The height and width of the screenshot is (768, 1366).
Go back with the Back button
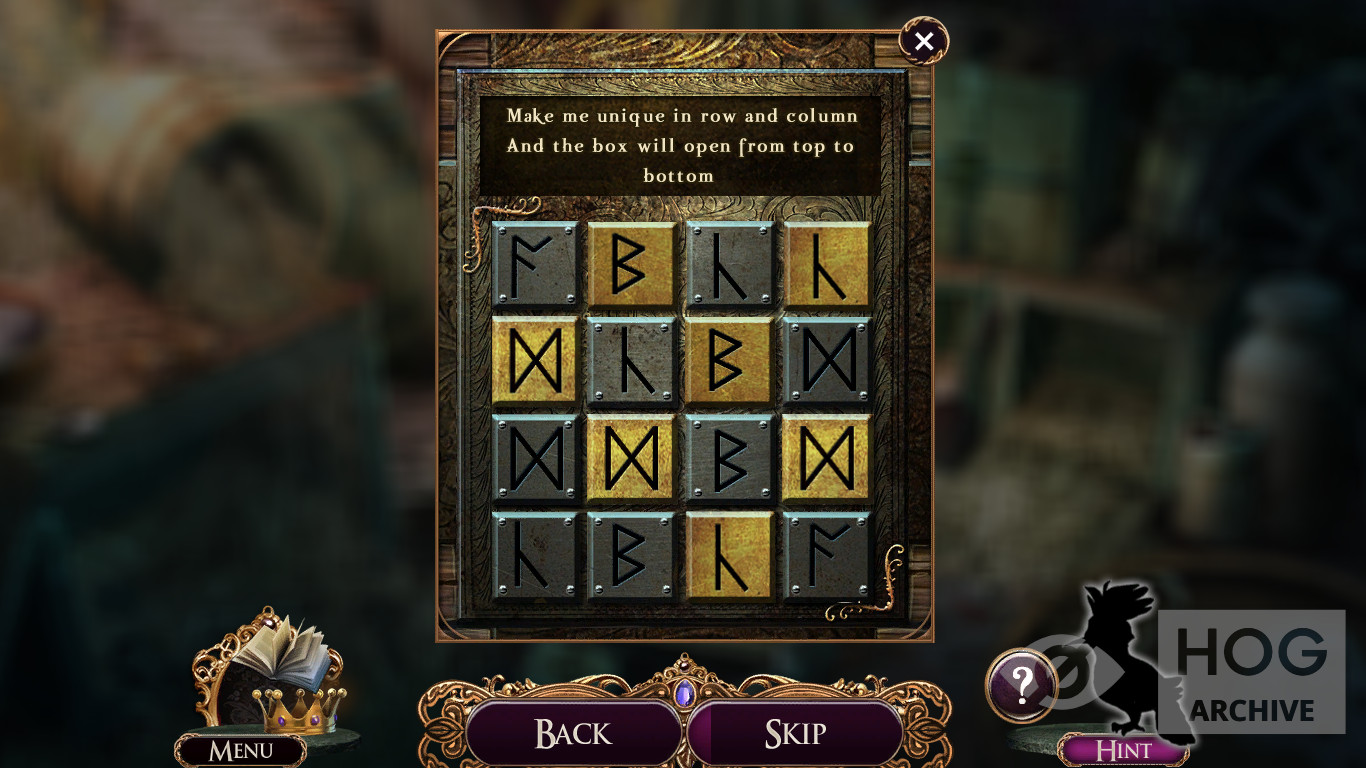[x=573, y=733]
